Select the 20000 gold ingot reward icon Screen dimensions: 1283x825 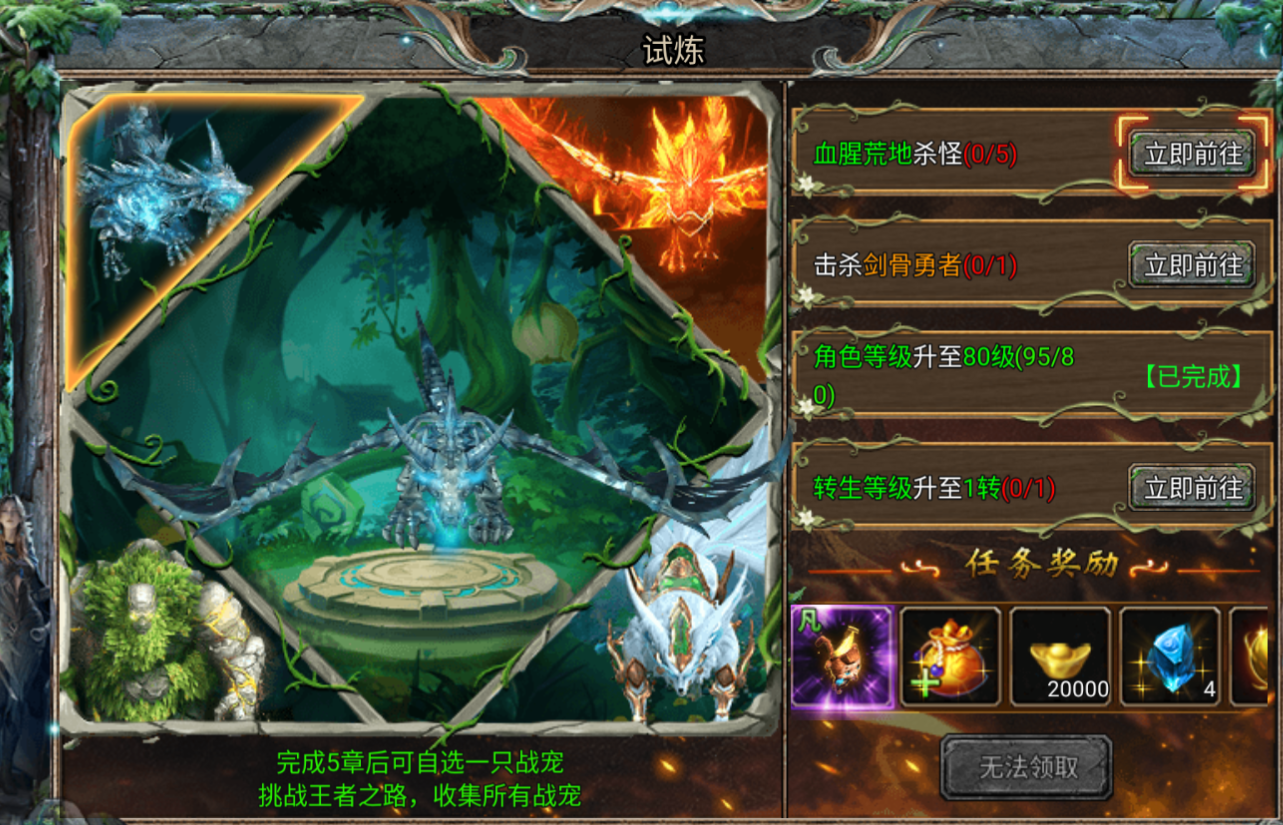pos(1061,658)
